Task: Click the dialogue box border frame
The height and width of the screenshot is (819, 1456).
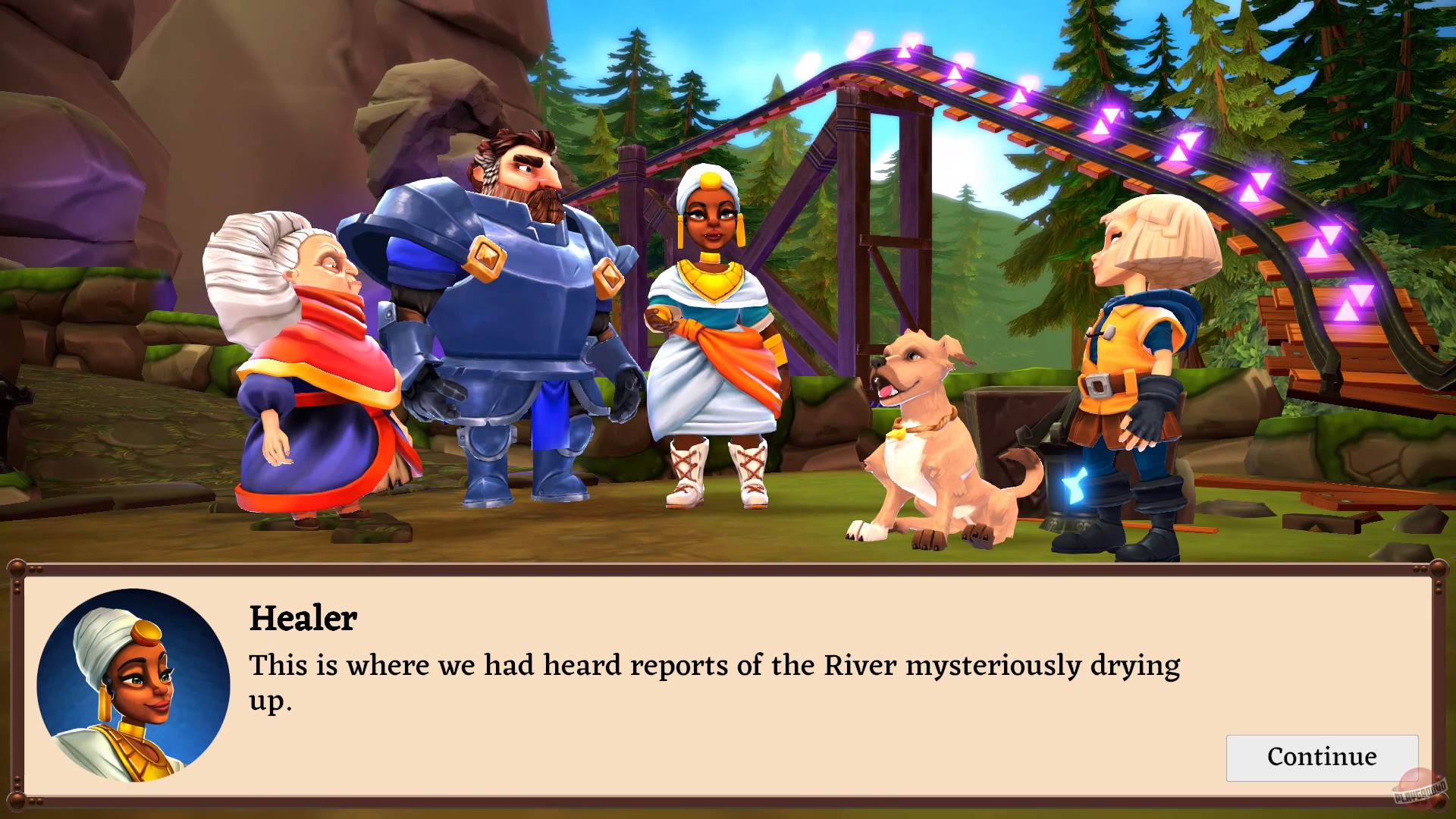Action: pos(728,565)
